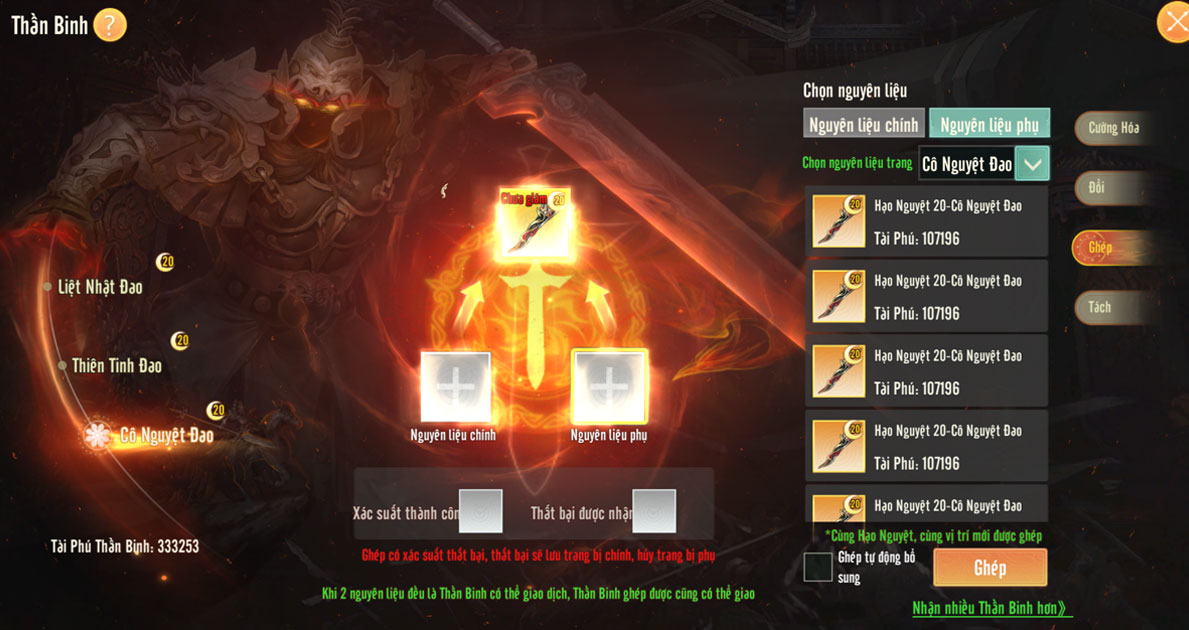Image resolution: width=1189 pixels, height=630 pixels.
Task: Choose Liệt Nhật Đao weapon
Action: (100, 287)
